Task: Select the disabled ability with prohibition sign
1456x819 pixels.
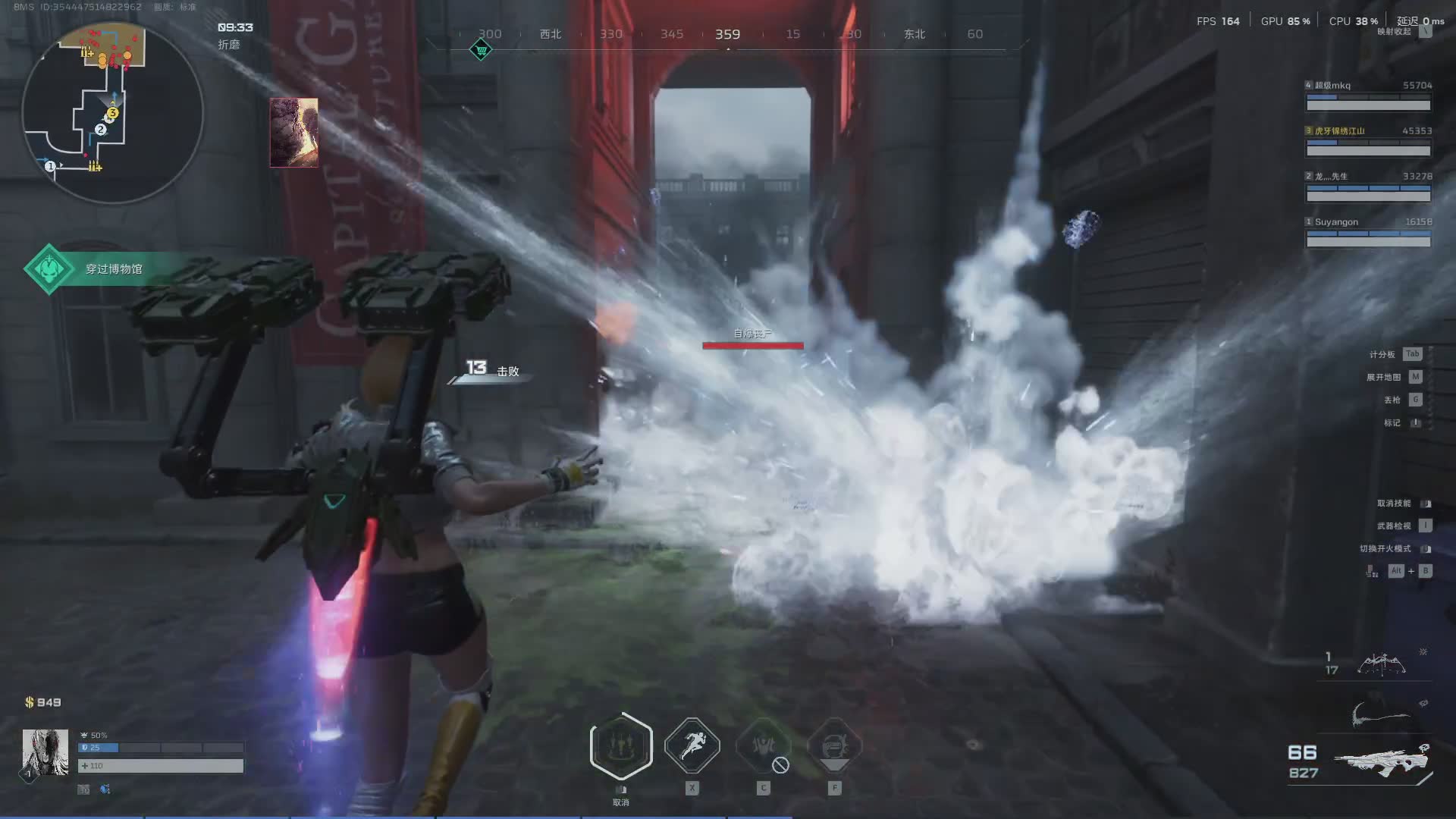Action: click(x=764, y=747)
